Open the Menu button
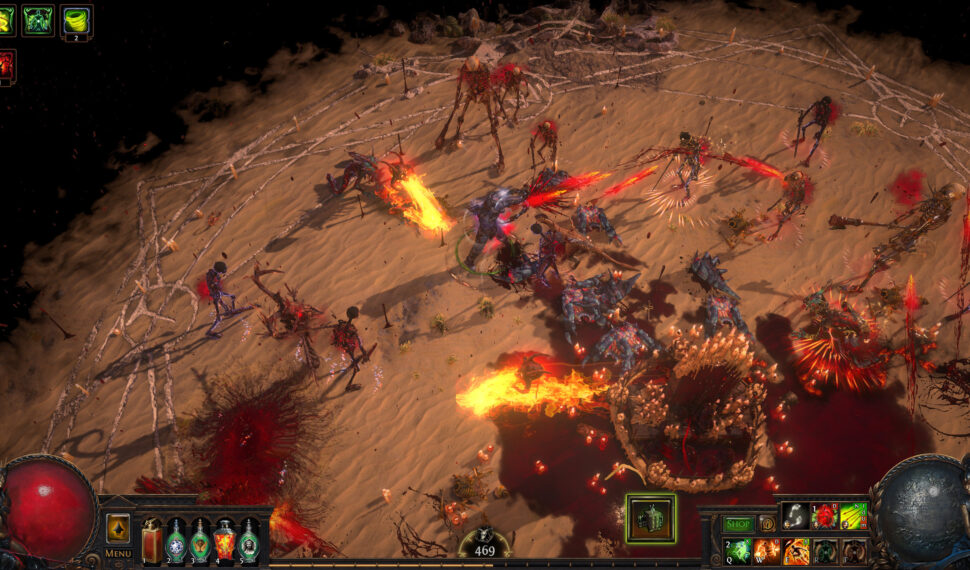 tap(118, 552)
